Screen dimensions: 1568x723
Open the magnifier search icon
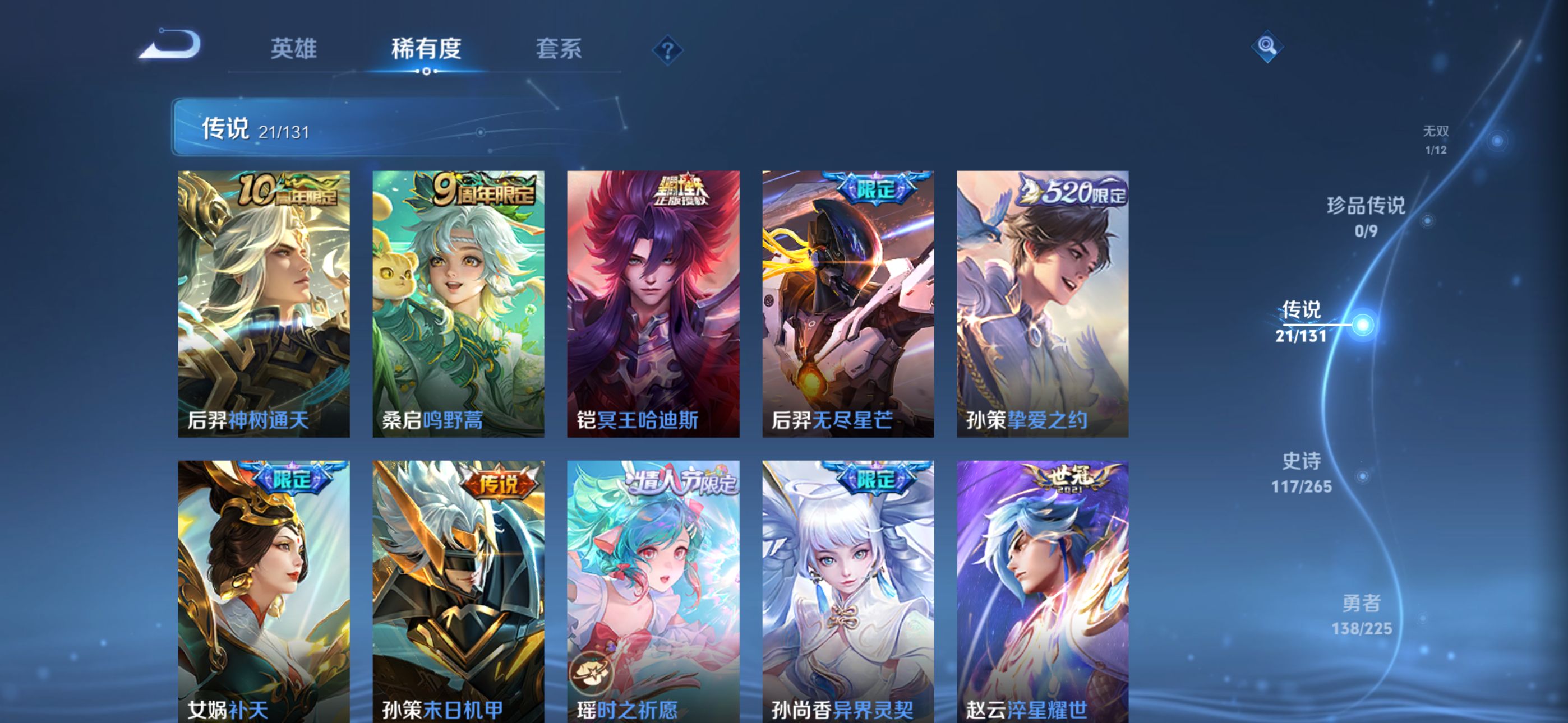coord(1267,47)
